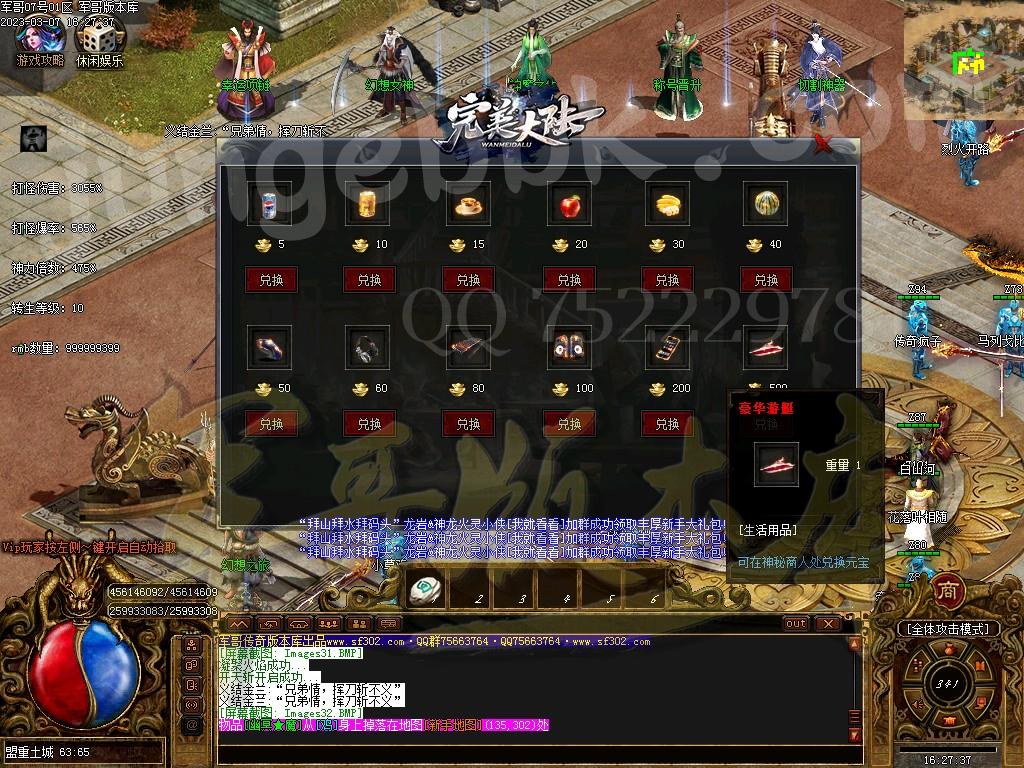
Task: Toggle the 全体攻击模式 attack mode label
Action: coord(947,629)
